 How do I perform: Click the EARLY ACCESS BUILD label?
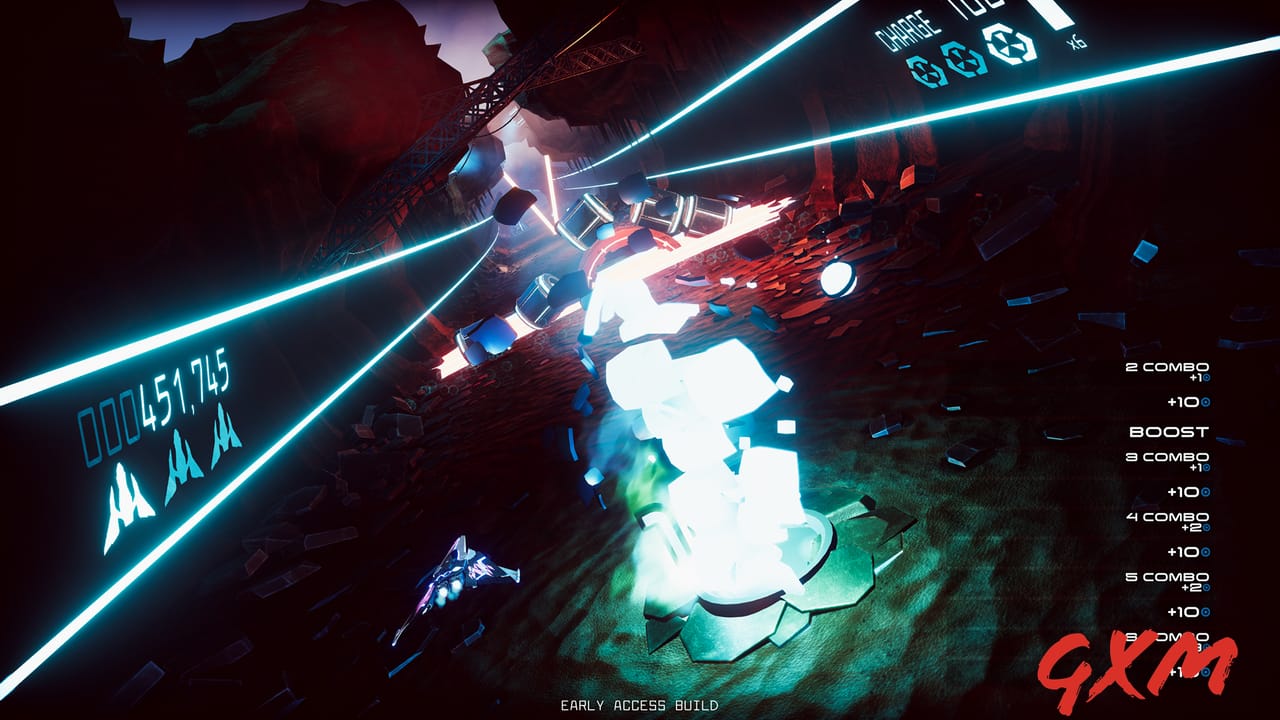(x=640, y=704)
